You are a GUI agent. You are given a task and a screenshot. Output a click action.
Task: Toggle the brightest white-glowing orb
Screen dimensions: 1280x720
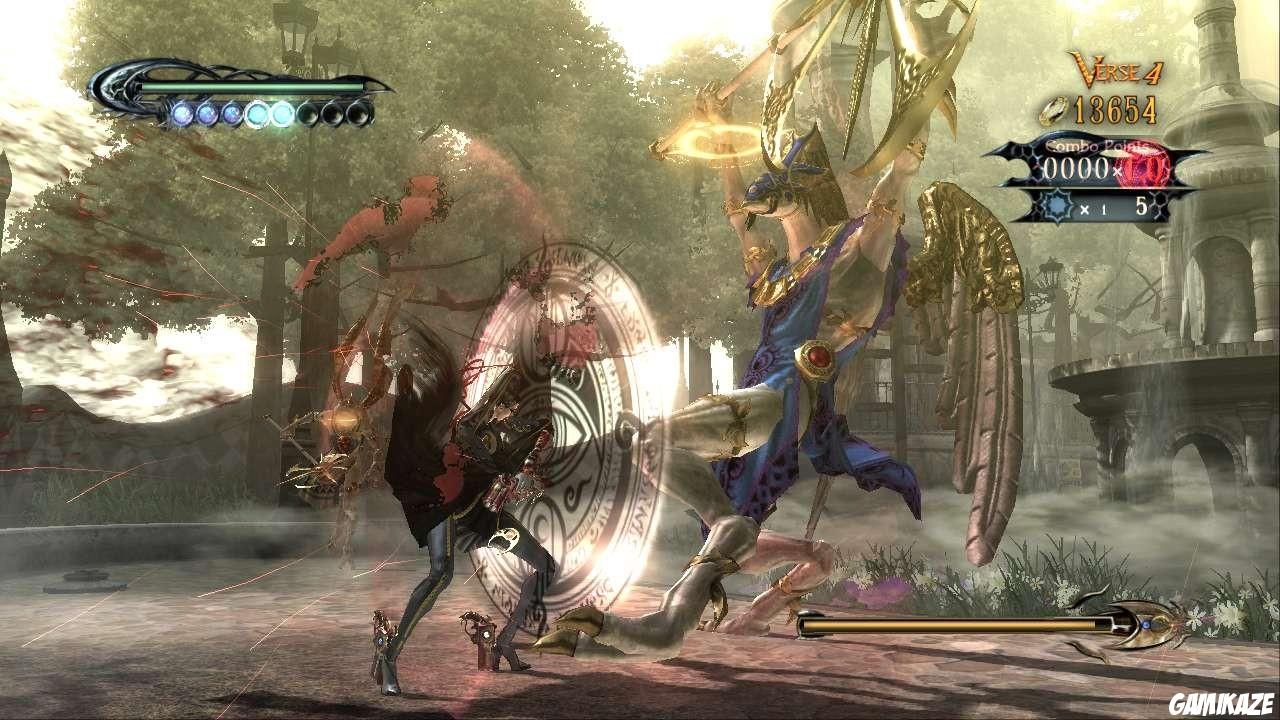281,113
